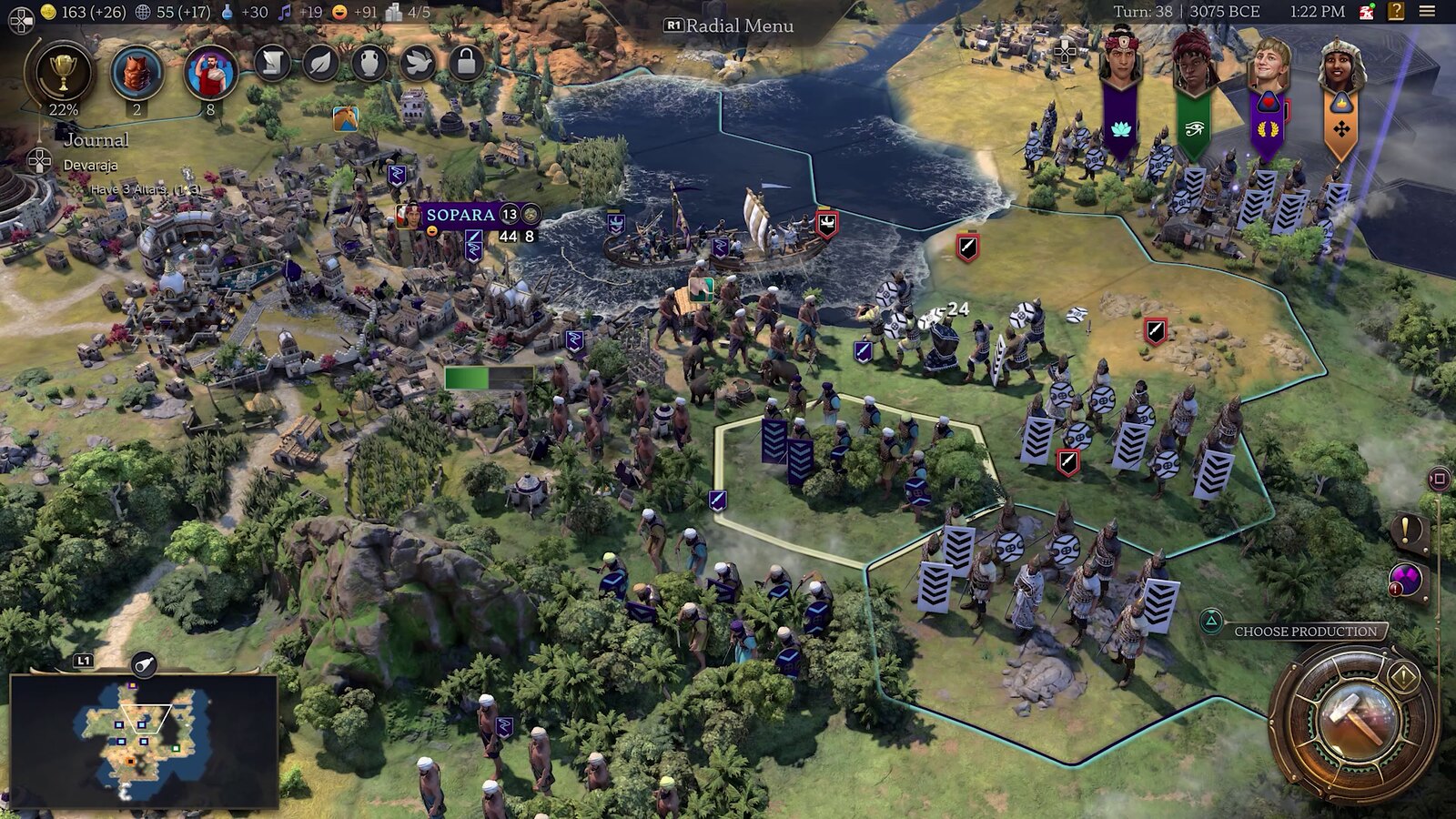Image resolution: width=1456 pixels, height=819 pixels.
Task: Open the exclamation mark notification
Action: pyautogui.click(x=1406, y=530)
